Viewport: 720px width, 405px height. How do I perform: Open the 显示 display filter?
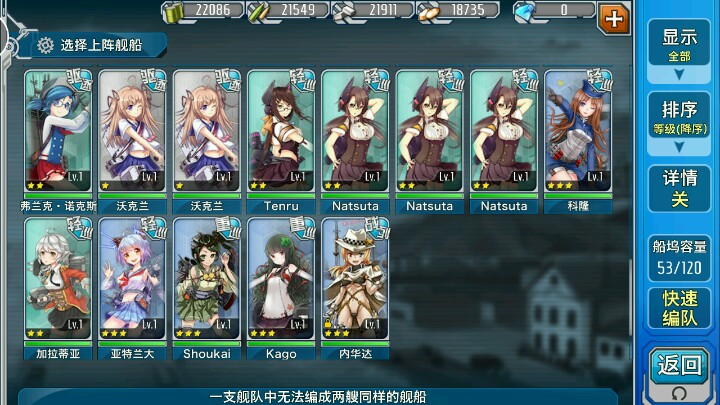(679, 44)
